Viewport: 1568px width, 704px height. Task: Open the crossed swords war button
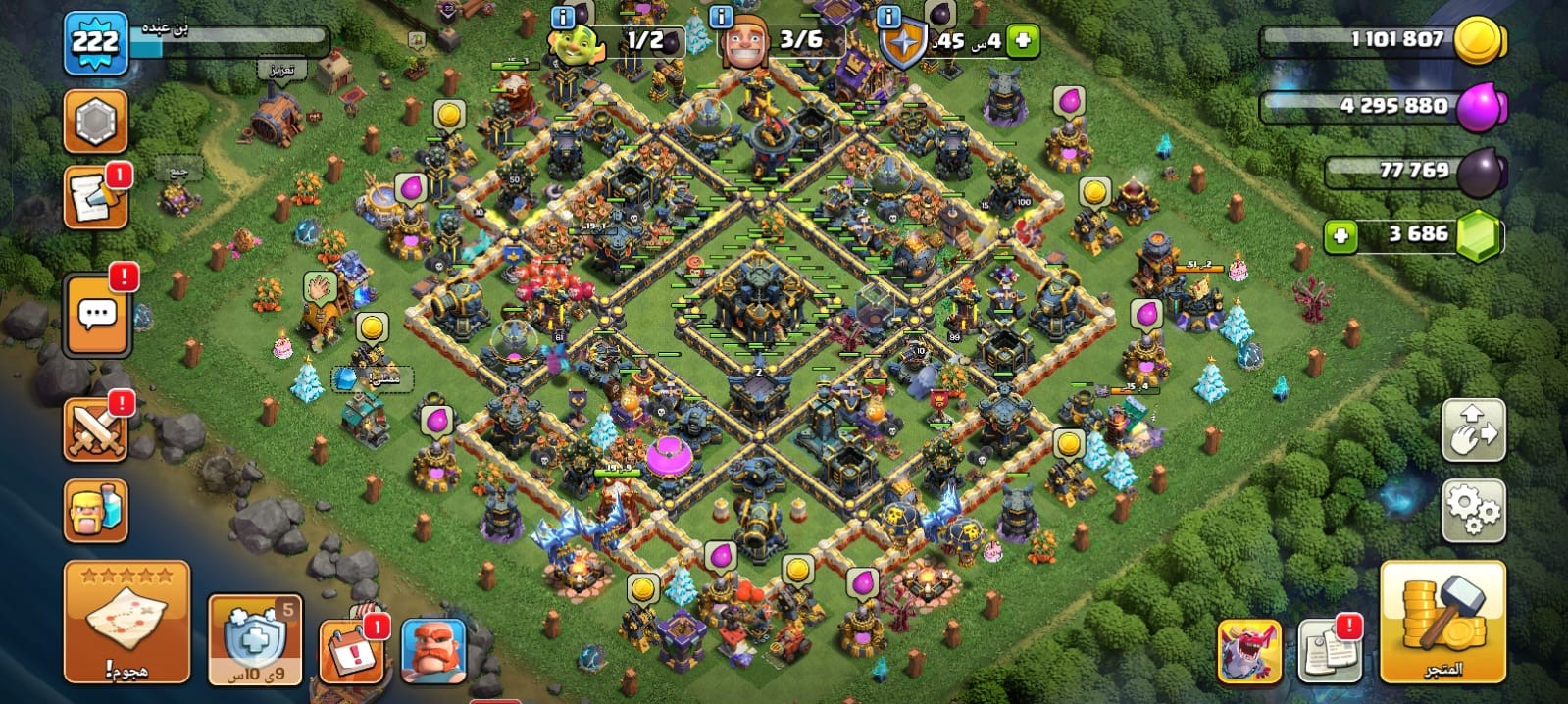[95, 429]
